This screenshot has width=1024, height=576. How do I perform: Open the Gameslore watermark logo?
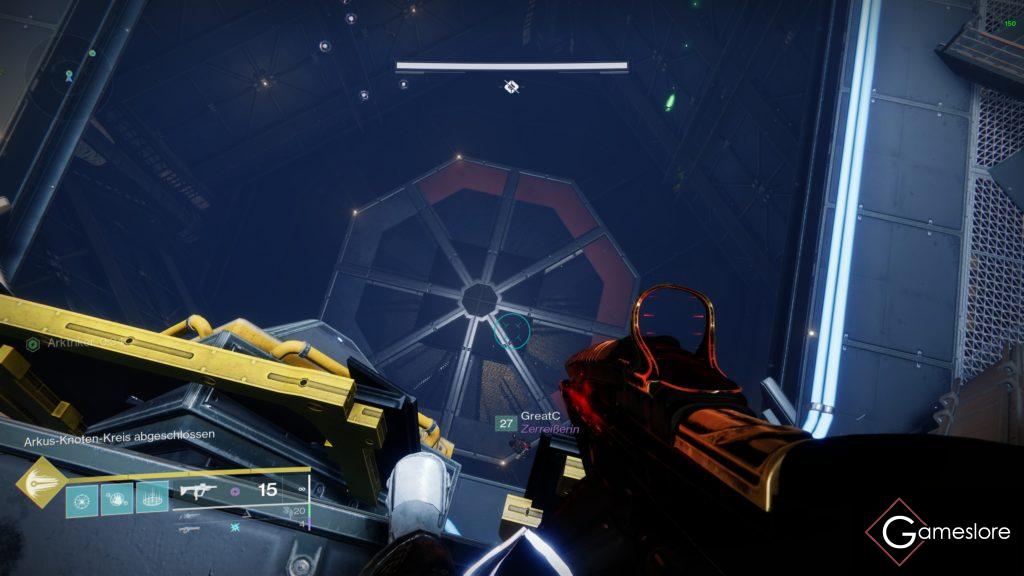coord(938,533)
